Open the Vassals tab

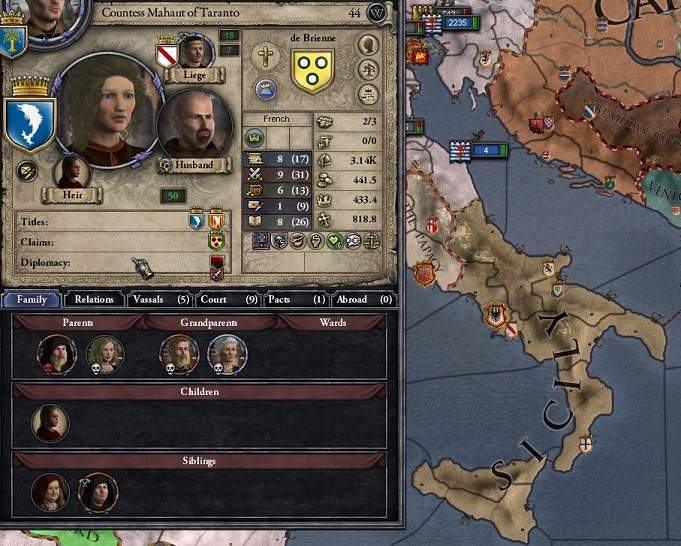[159, 299]
